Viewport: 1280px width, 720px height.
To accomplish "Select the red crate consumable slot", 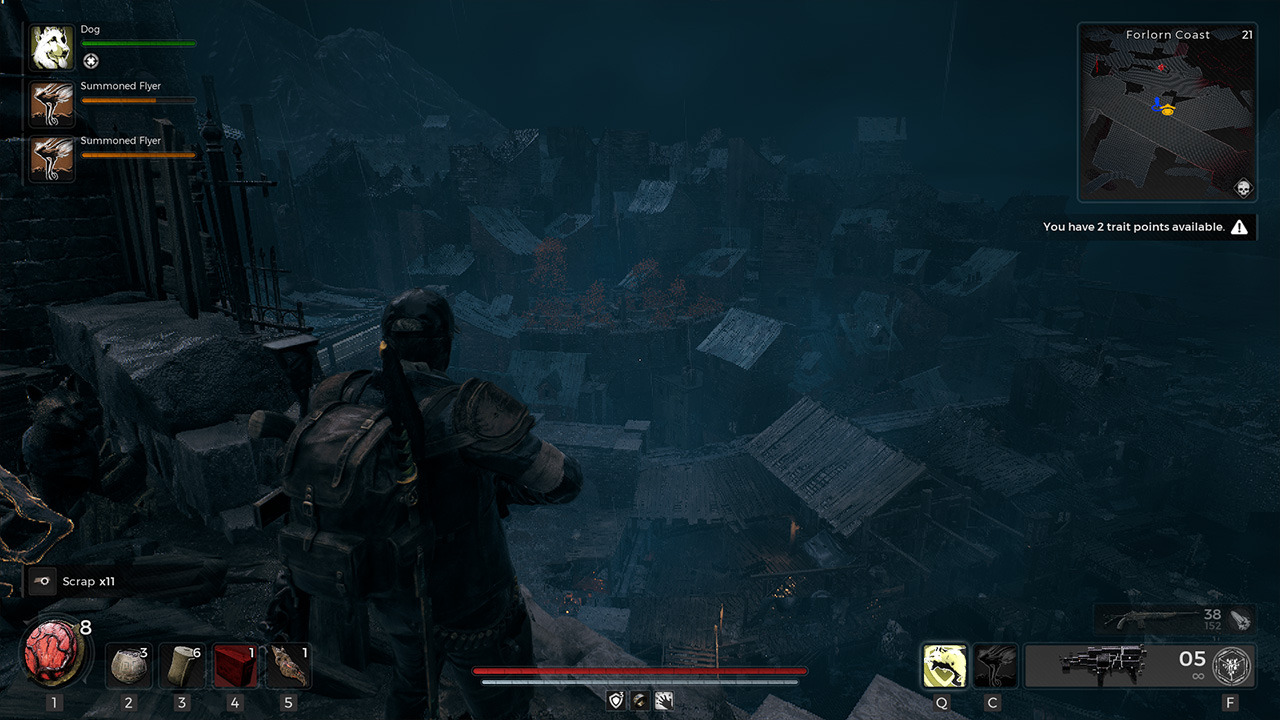I will pos(236,666).
